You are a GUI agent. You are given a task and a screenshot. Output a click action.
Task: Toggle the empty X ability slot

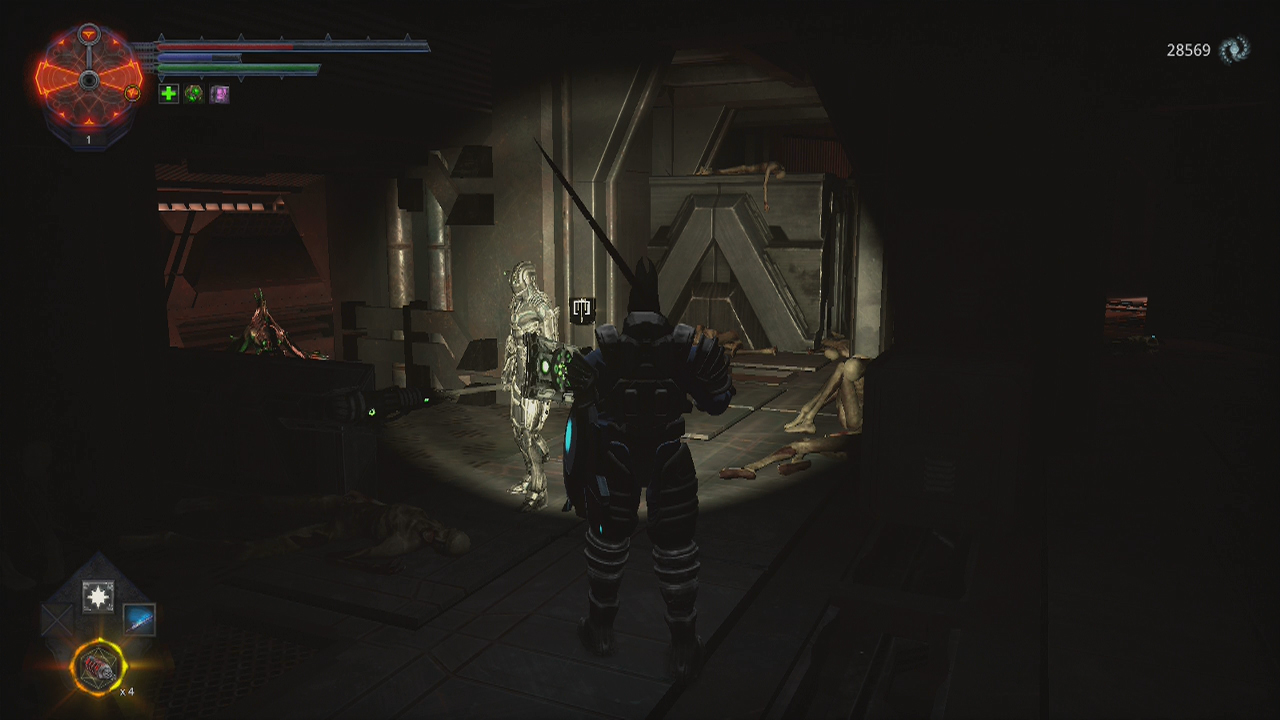(x=56, y=618)
